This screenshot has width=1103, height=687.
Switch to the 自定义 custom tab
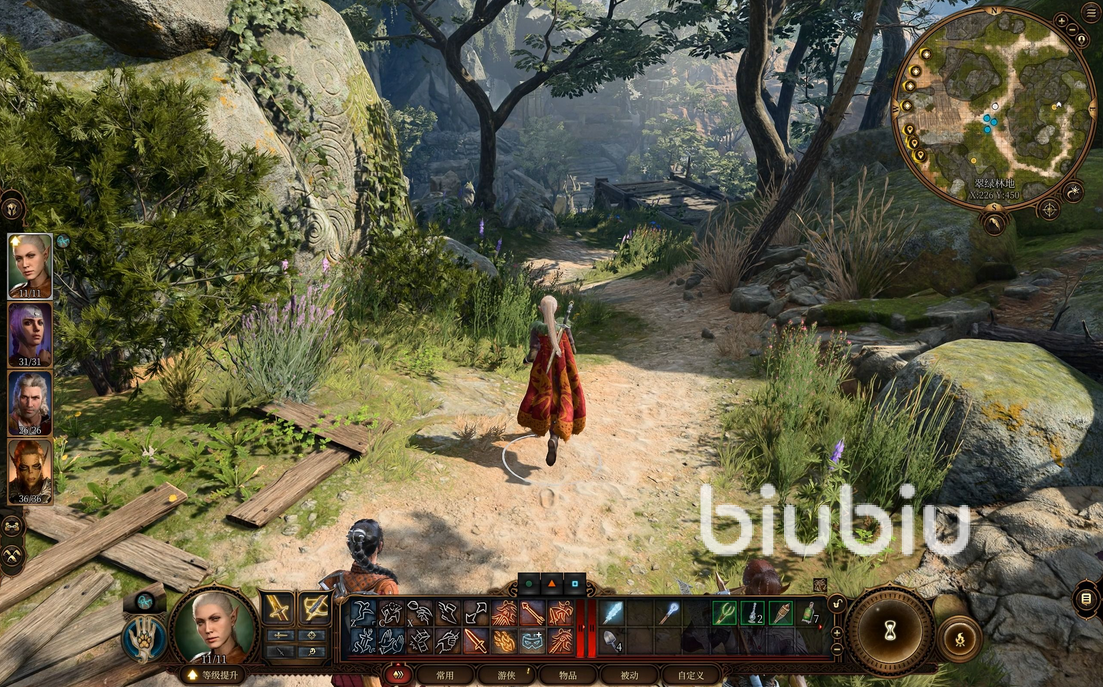(x=691, y=675)
